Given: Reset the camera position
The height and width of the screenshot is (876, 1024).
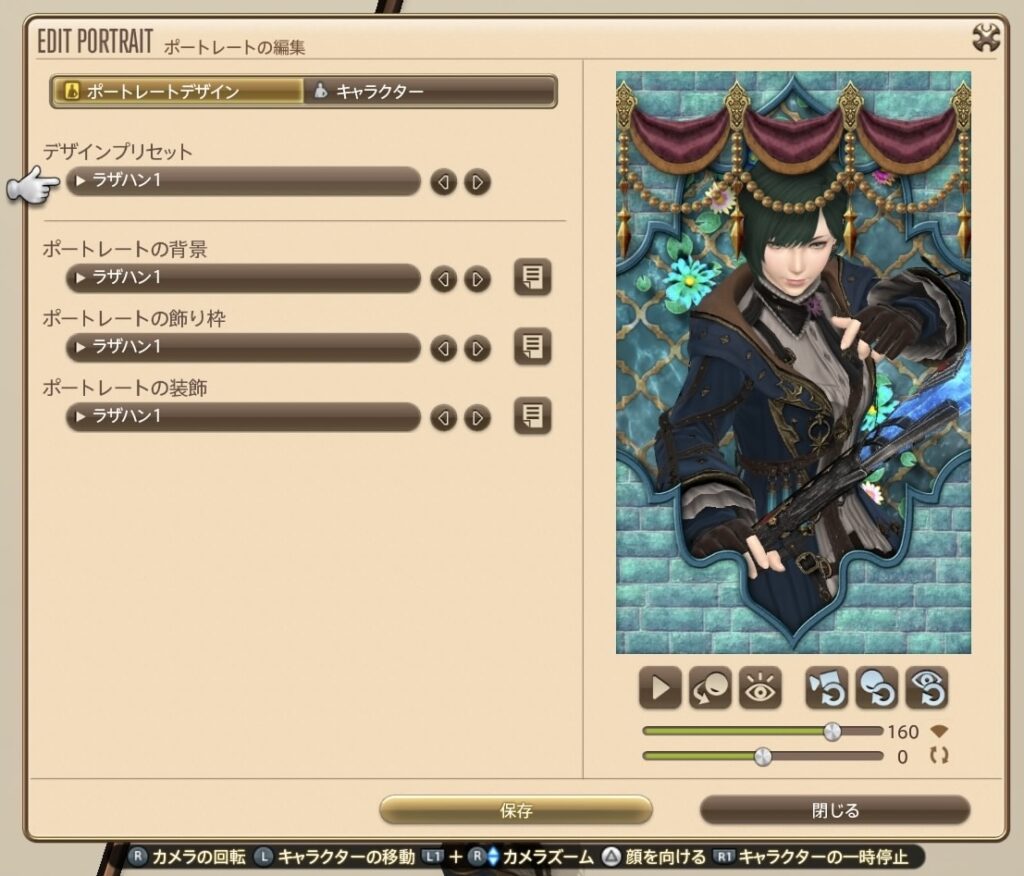Looking at the screenshot, I should coord(827,688).
